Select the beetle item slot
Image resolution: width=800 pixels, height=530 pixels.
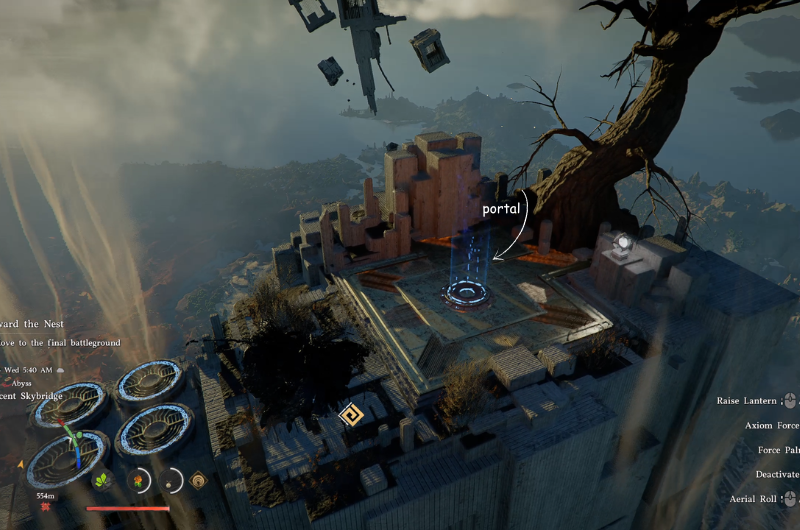[170, 480]
